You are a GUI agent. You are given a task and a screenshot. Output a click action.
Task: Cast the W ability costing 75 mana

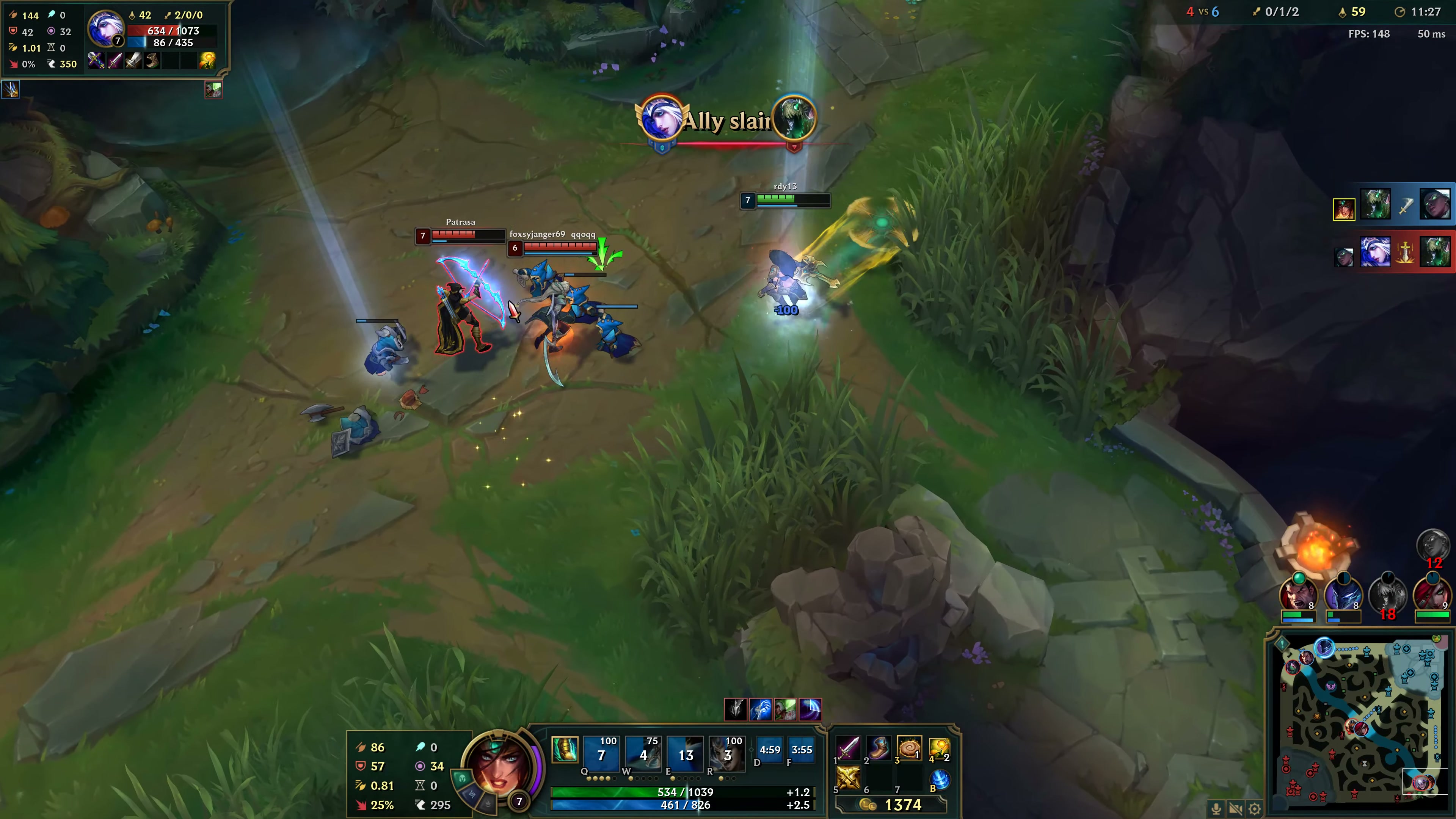click(644, 755)
